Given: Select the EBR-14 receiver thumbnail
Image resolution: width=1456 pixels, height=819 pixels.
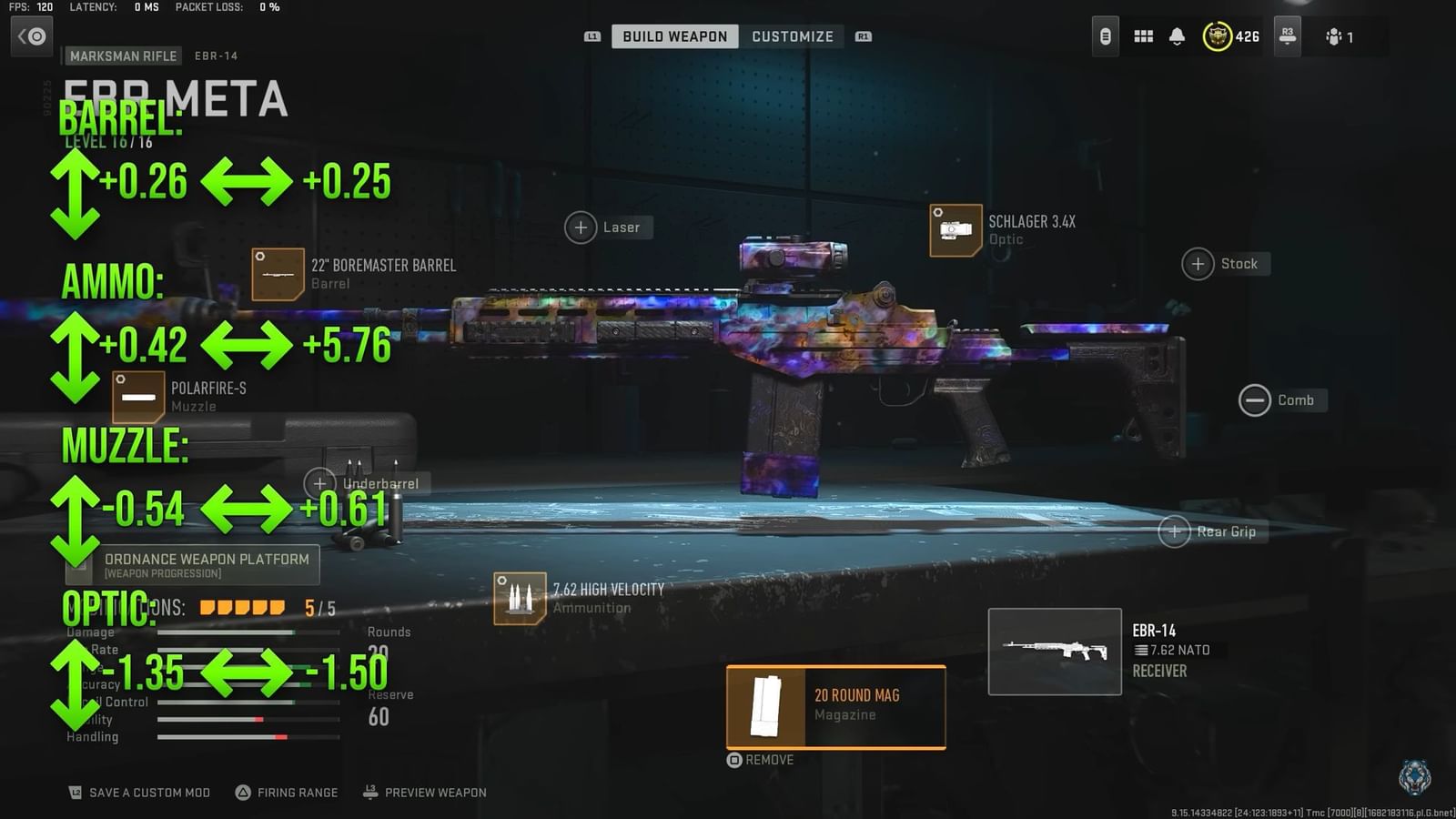Looking at the screenshot, I should tap(1054, 650).
